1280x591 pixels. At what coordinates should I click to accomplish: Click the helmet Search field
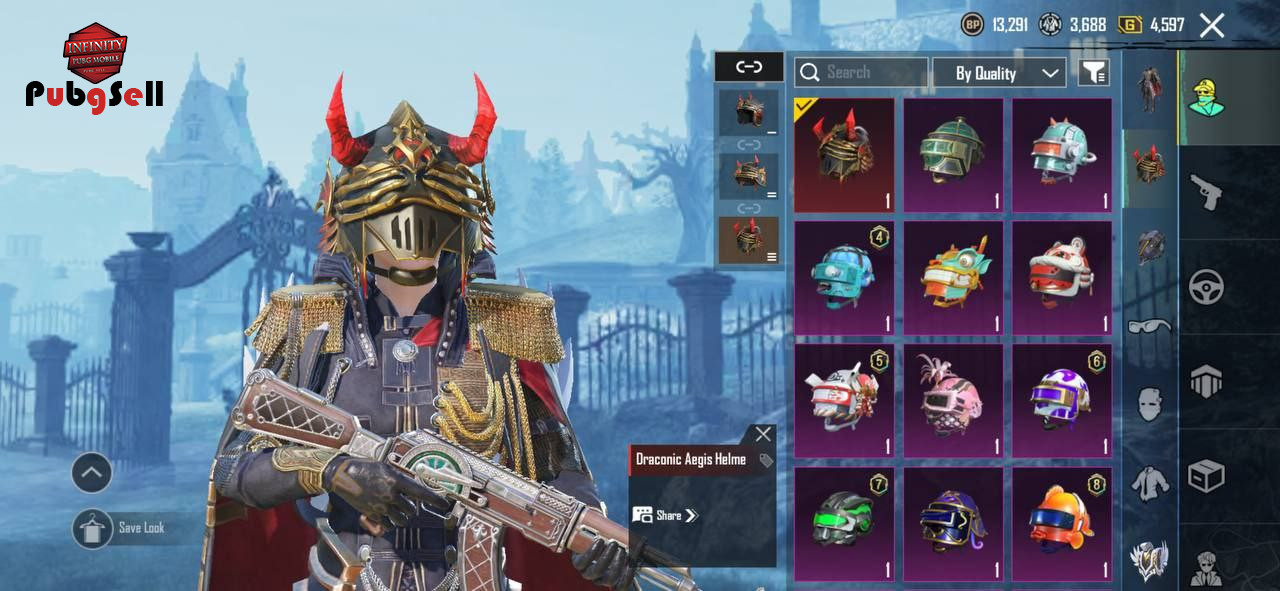pos(861,72)
